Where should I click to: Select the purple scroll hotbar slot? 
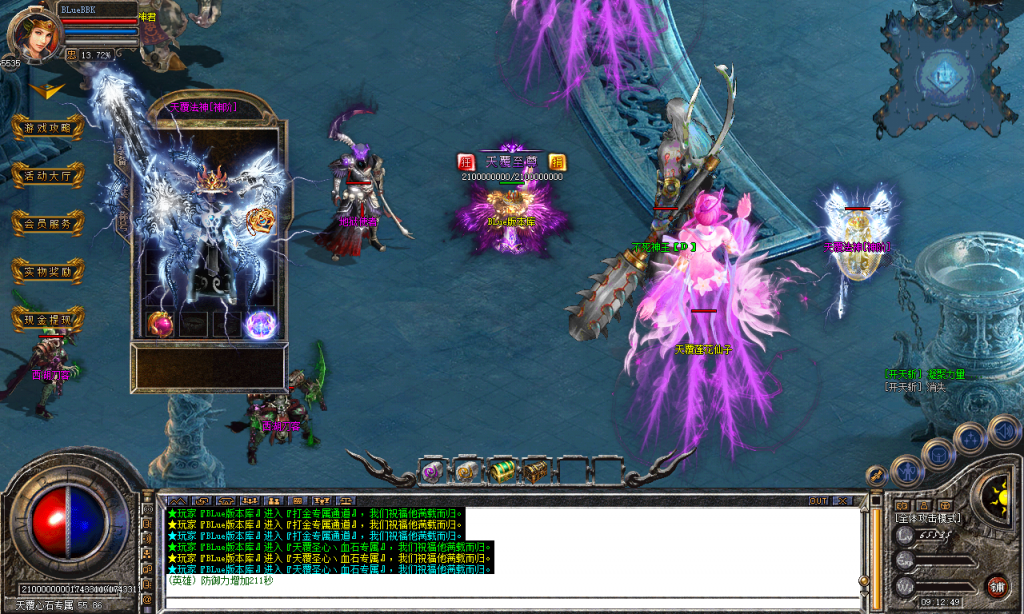pos(432,469)
